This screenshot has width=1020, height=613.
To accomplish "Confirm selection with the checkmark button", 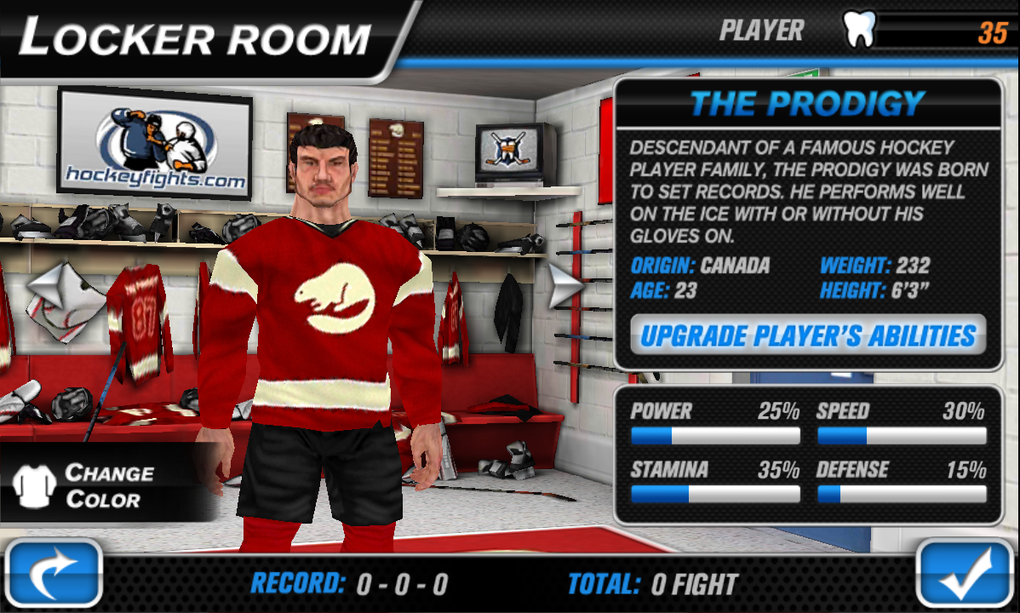I will pyautogui.click(x=964, y=575).
